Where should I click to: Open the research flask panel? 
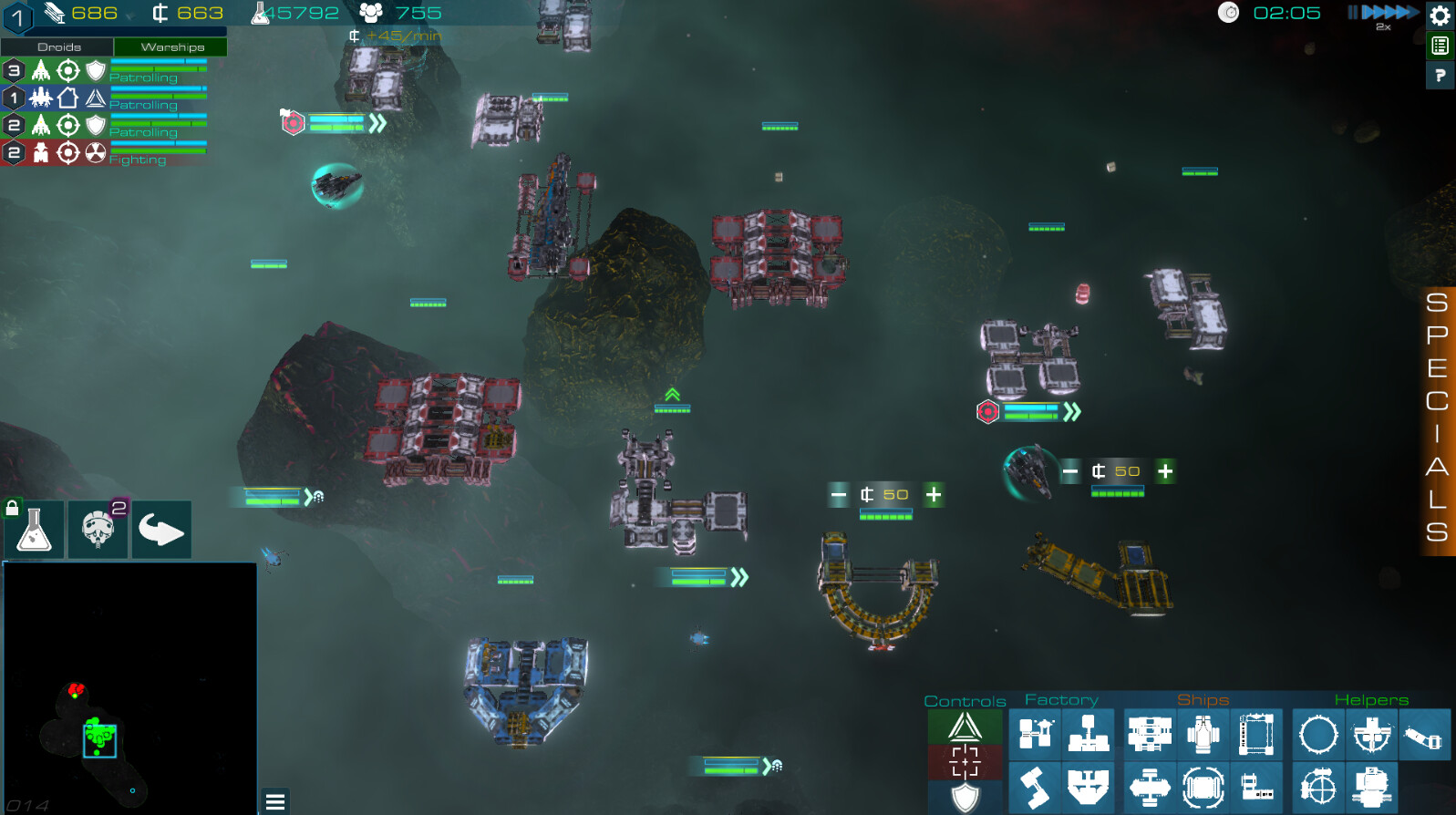[x=33, y=529]
